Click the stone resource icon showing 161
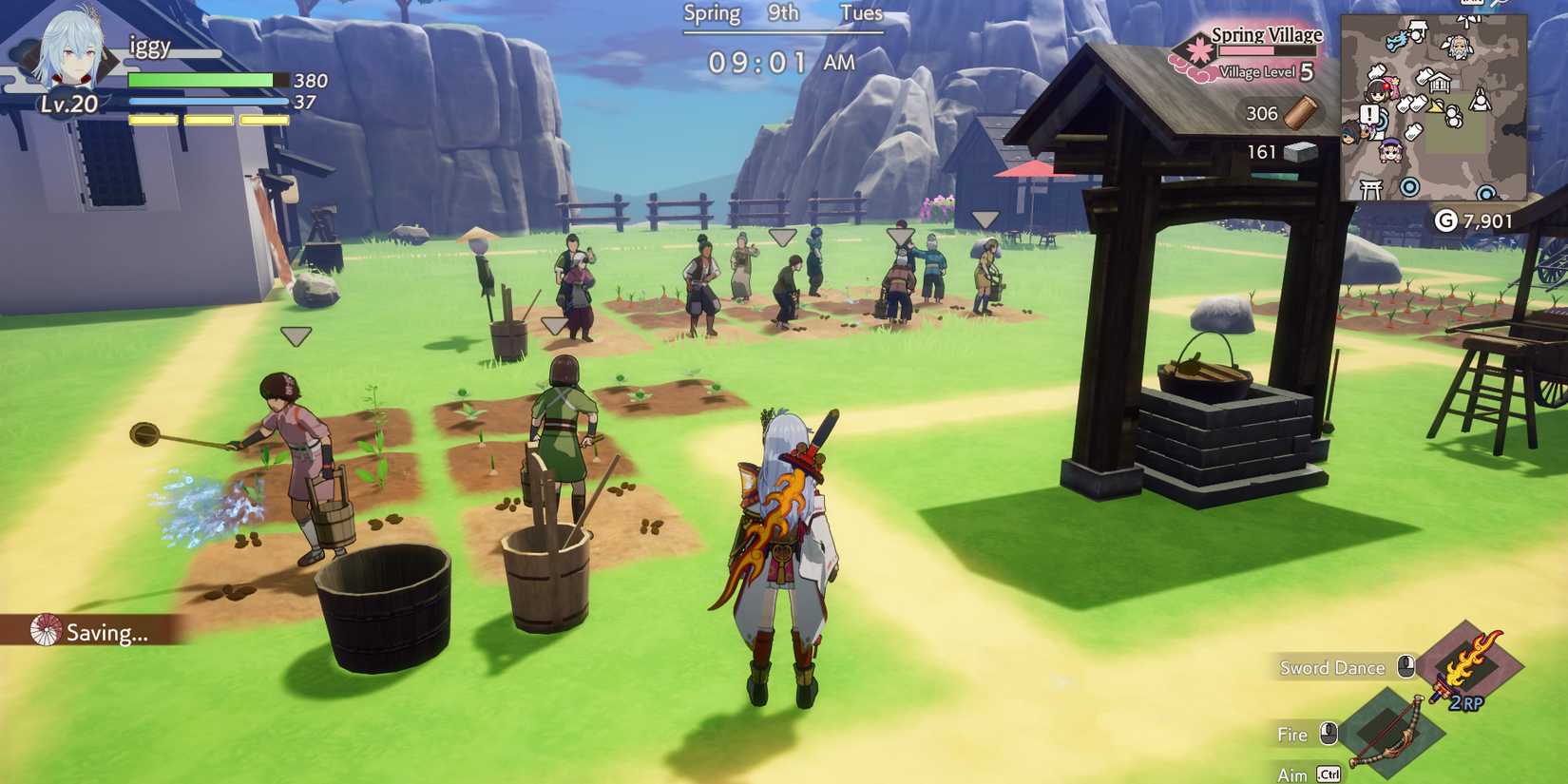 point(1298,151)
